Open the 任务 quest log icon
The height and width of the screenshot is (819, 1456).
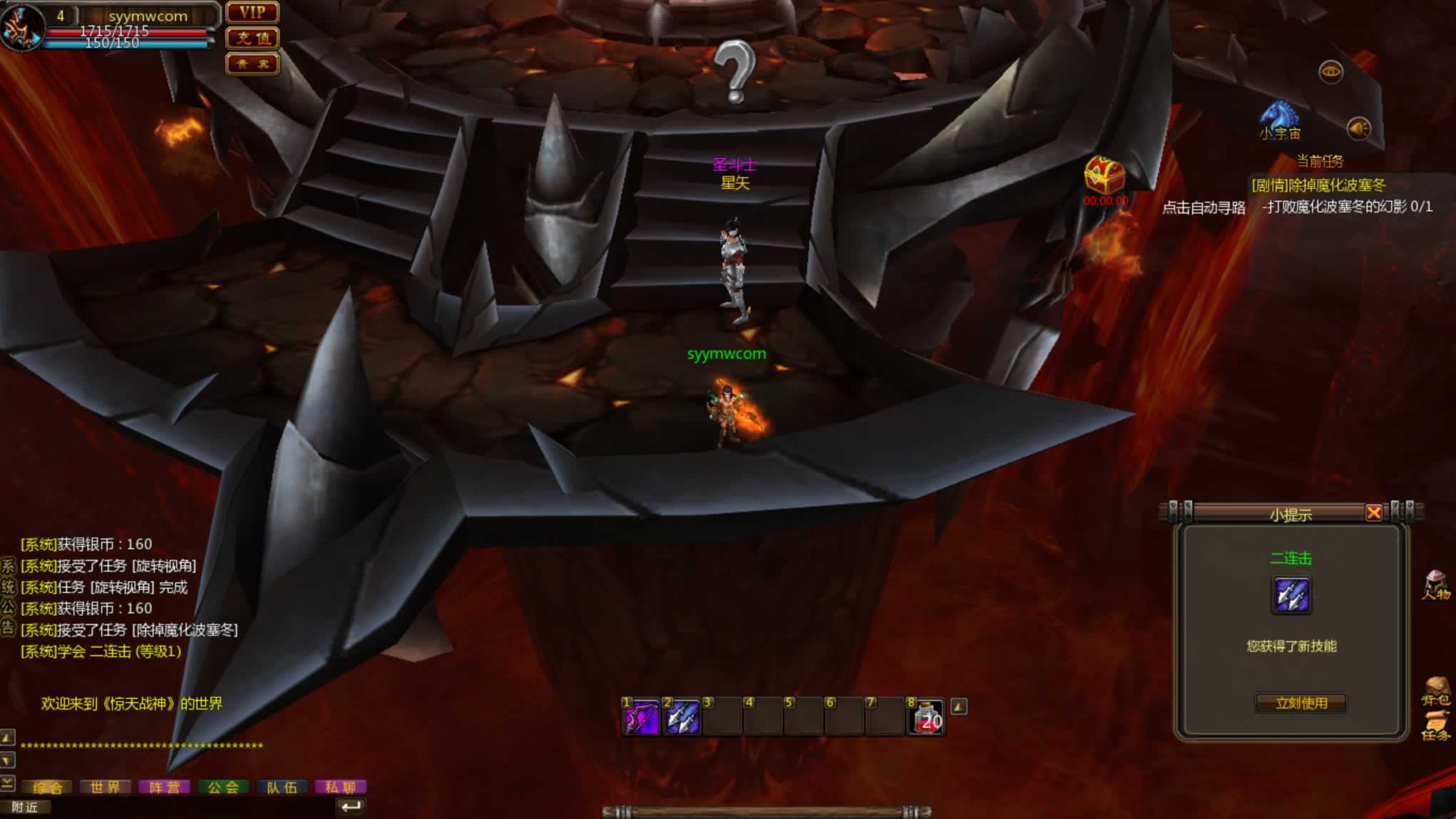(x=1436, y=728)
